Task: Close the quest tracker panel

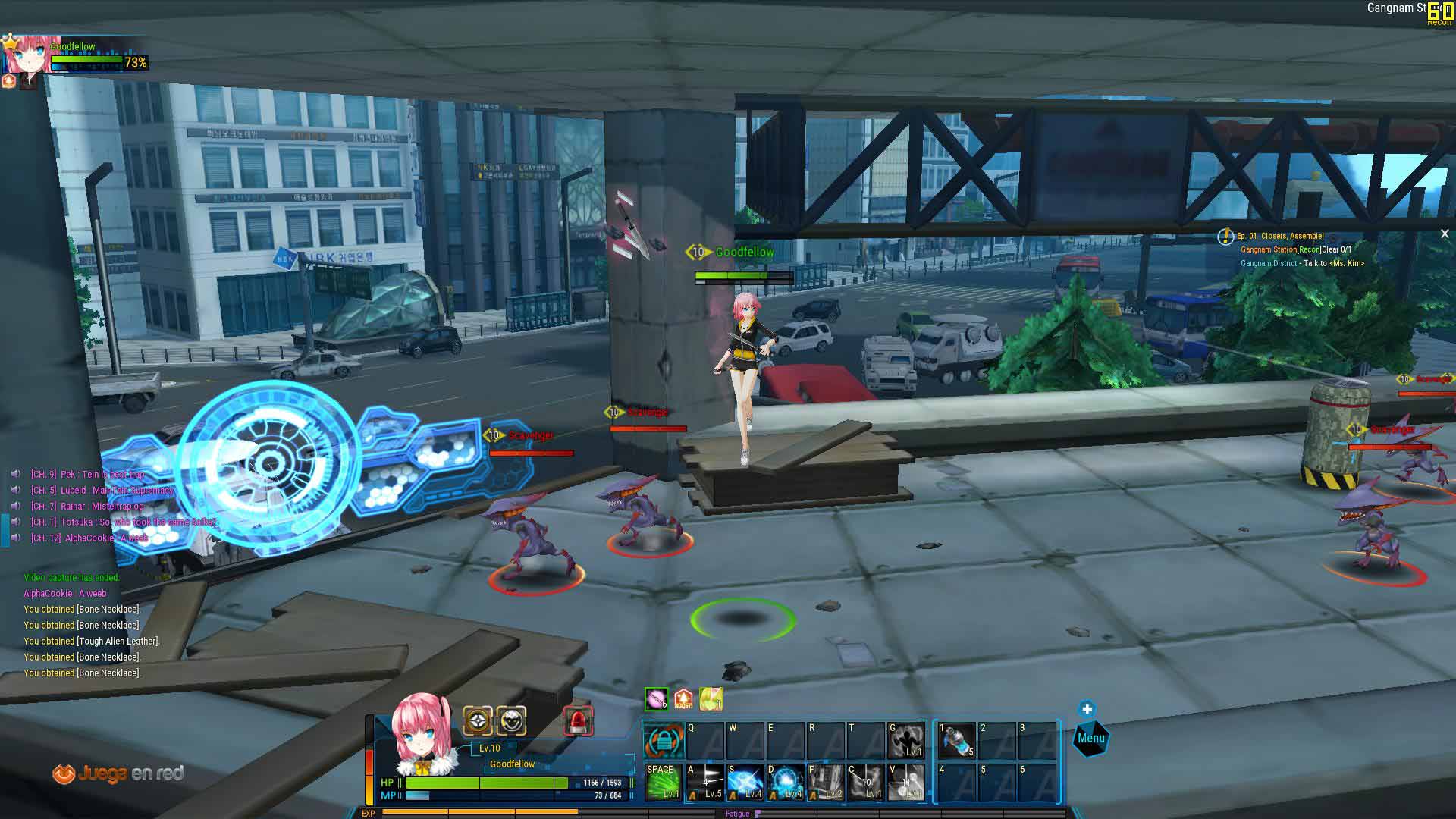Action: tap(1445, 234)
